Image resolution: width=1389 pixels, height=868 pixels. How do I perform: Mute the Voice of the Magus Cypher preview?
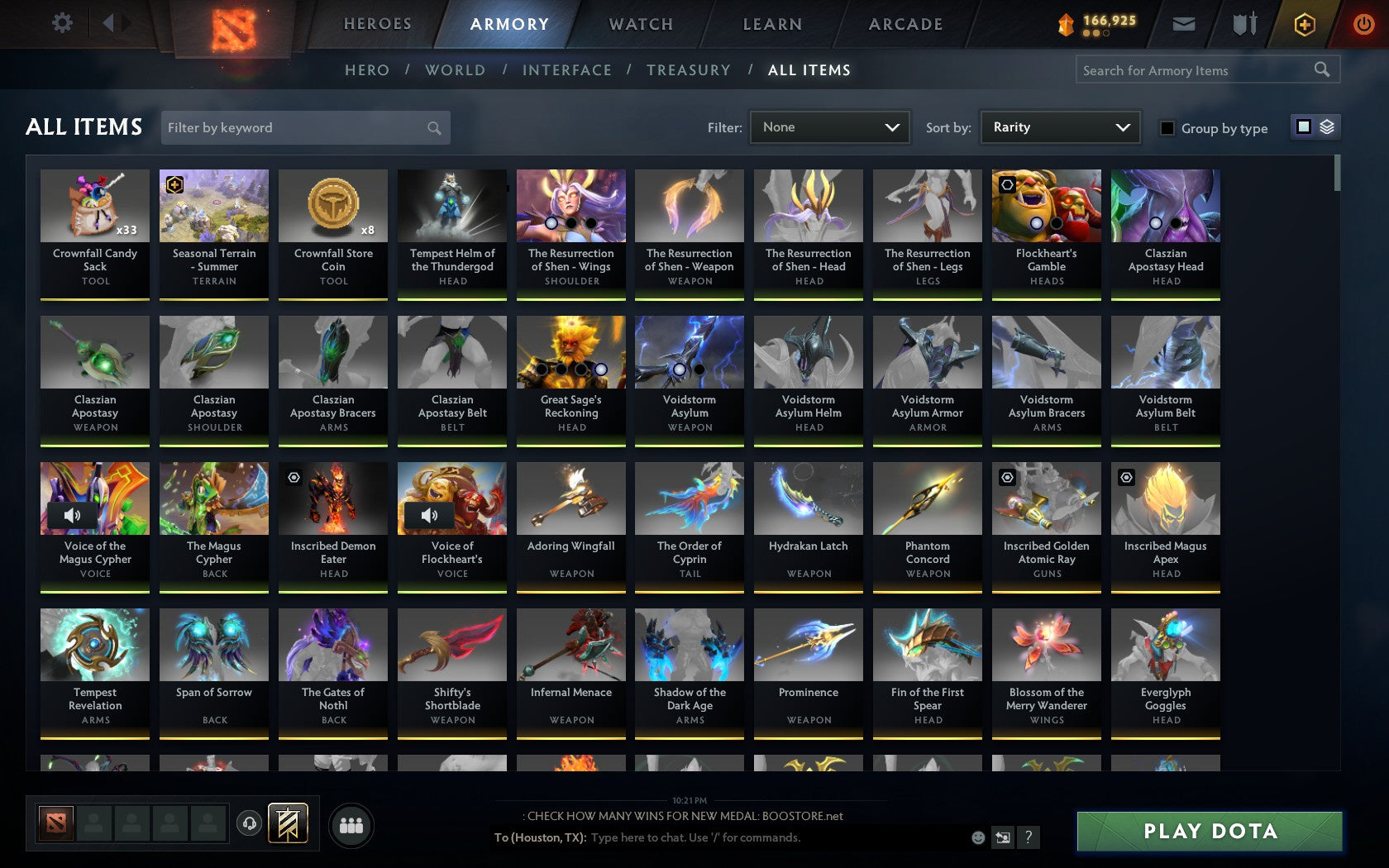71,515
